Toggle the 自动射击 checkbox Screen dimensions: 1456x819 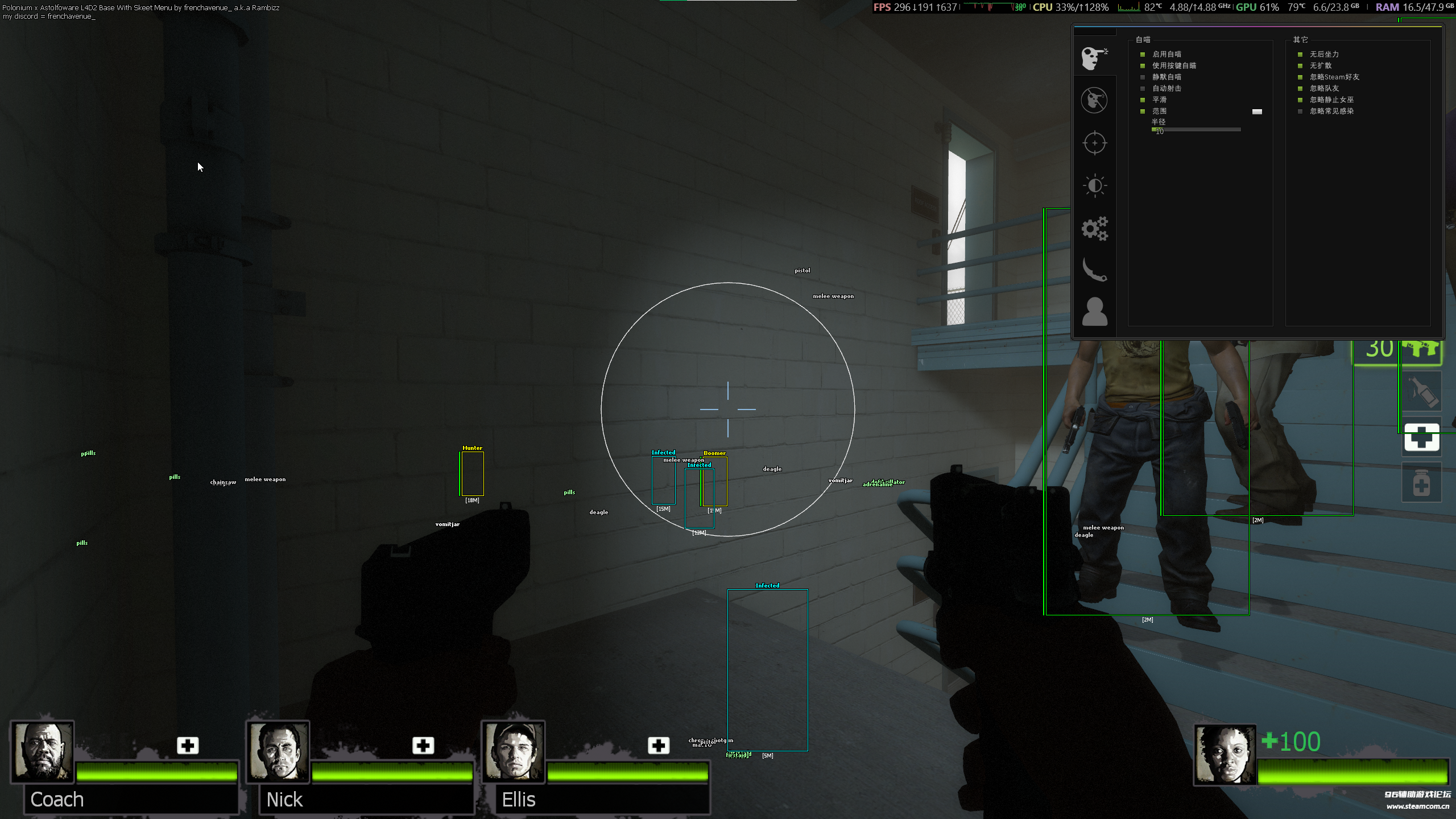point(1143,88)
